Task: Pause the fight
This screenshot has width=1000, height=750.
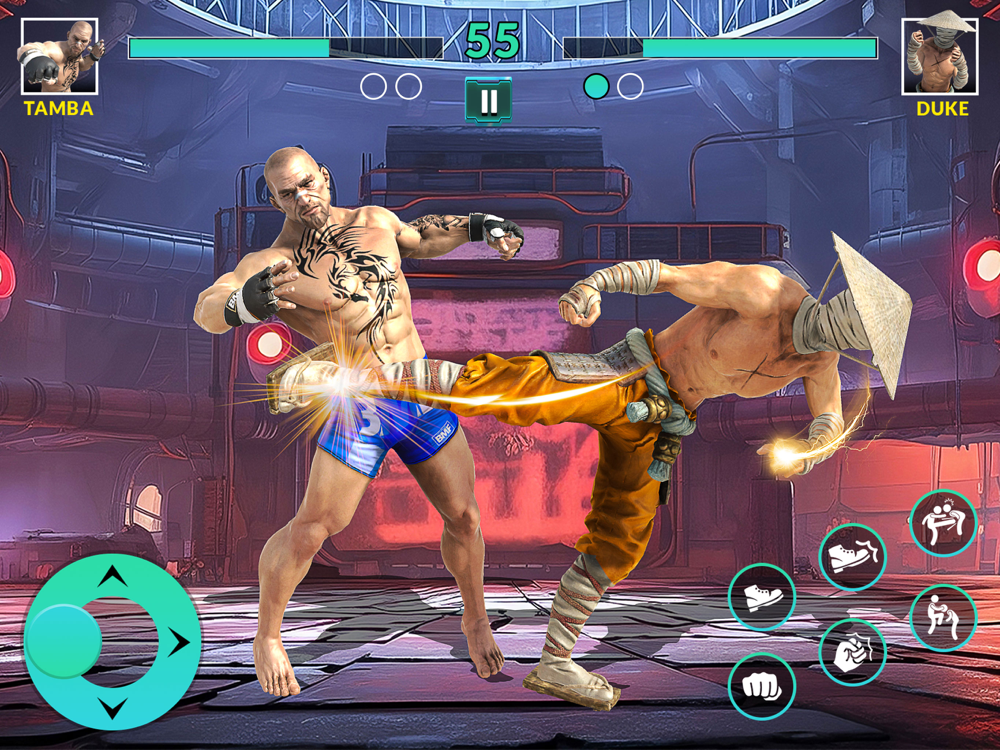Action: [x=488, y=101]
